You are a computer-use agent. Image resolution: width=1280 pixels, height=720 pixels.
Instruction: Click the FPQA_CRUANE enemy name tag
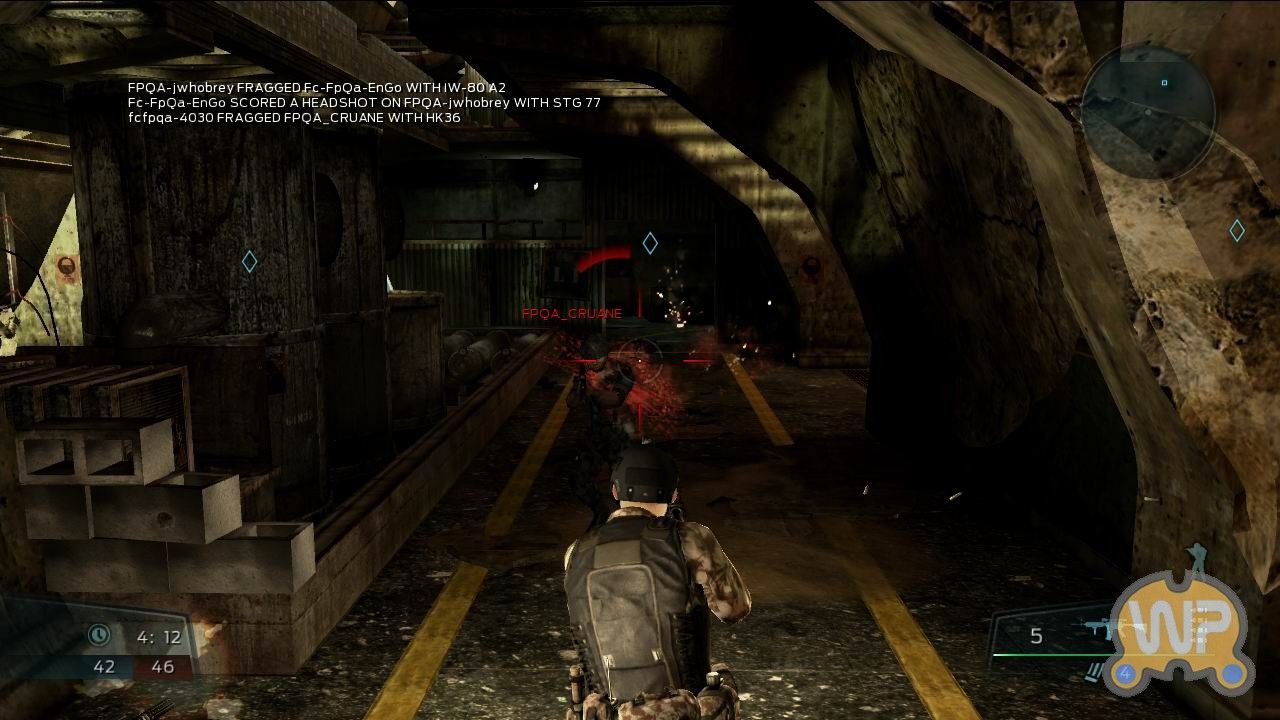pos(571,313)
